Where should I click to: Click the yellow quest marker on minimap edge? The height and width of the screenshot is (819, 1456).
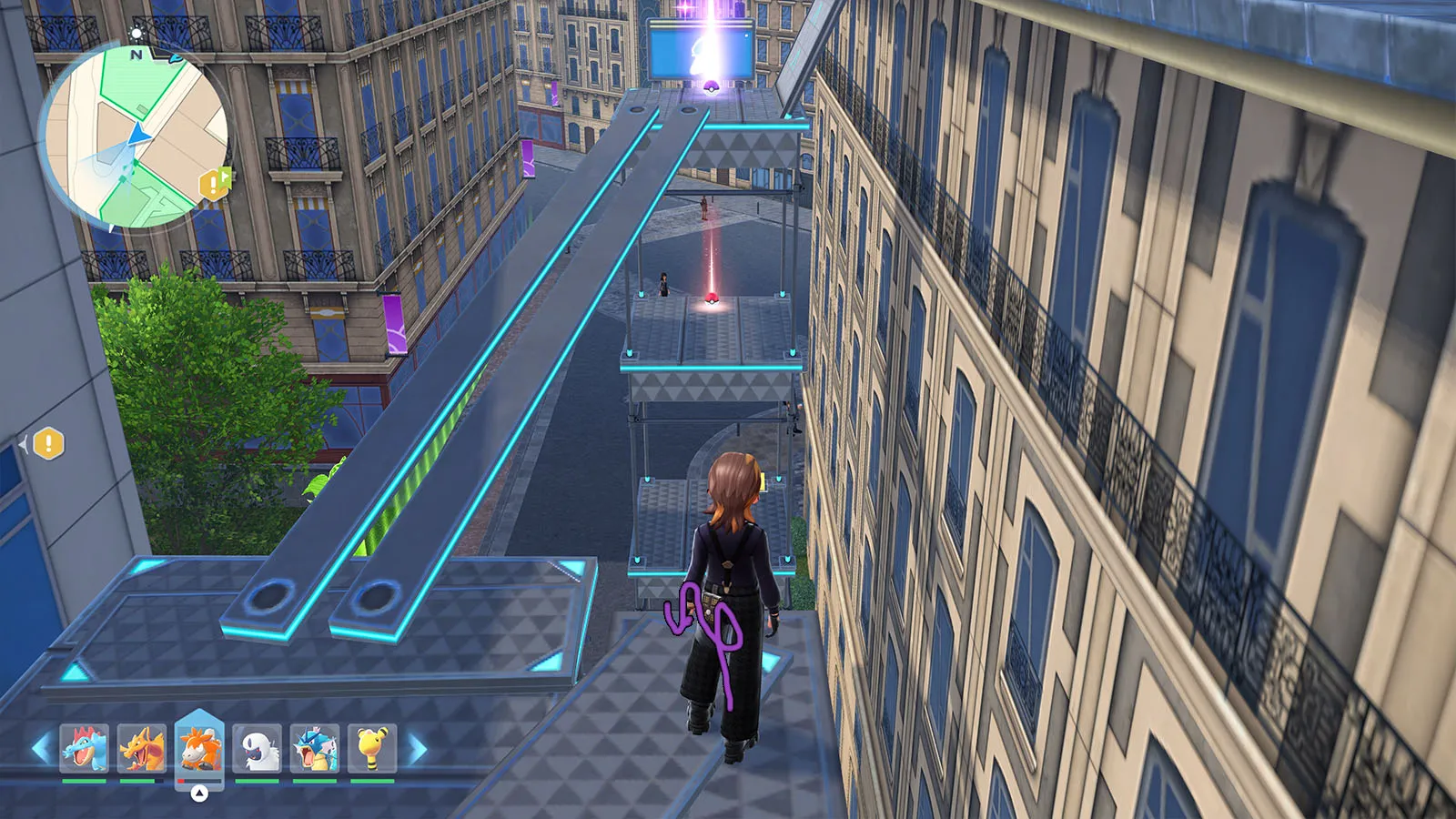coord(214,184)
